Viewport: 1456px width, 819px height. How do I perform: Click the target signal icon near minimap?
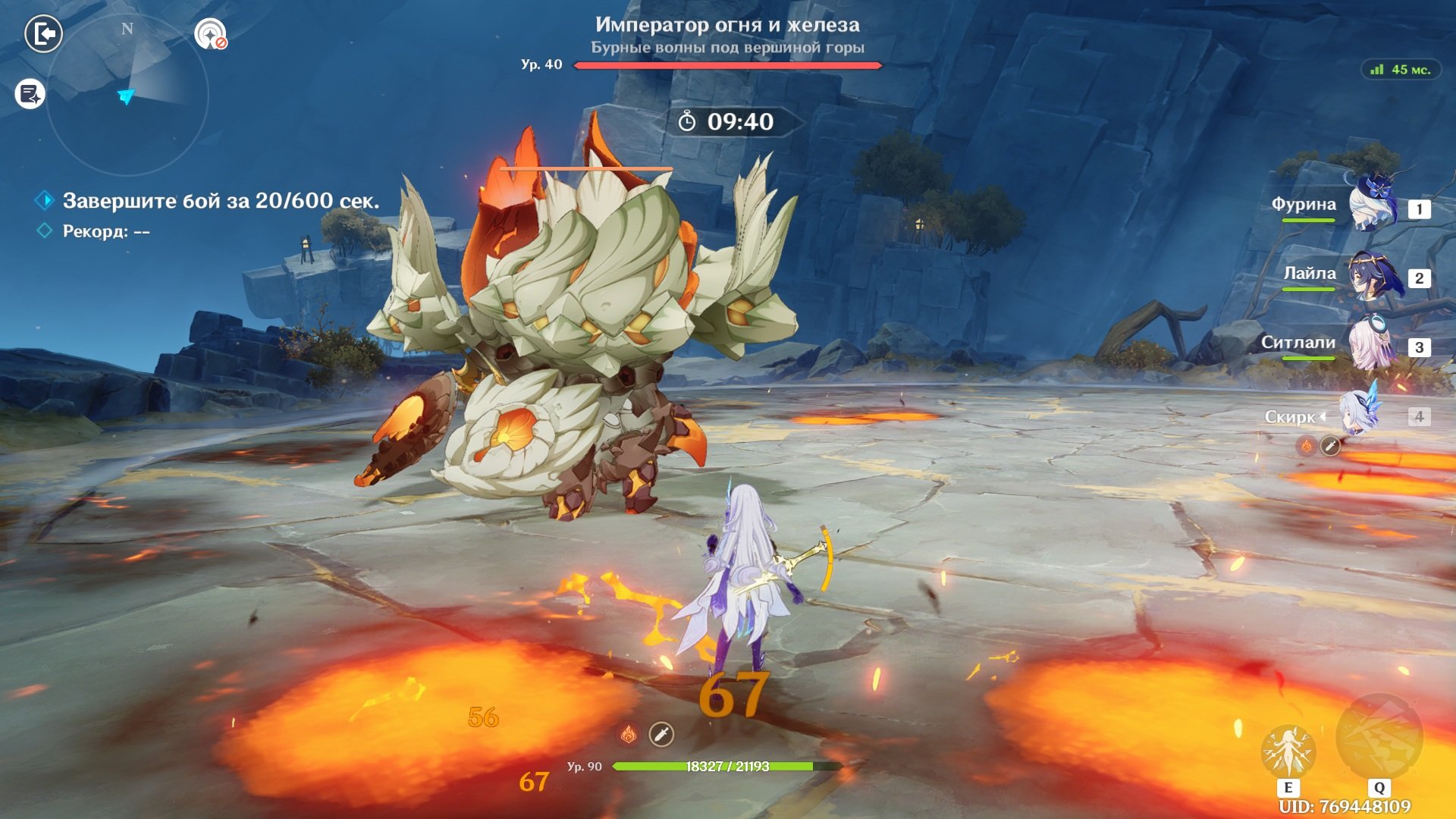pyautogui.click(x=210, y=34)
